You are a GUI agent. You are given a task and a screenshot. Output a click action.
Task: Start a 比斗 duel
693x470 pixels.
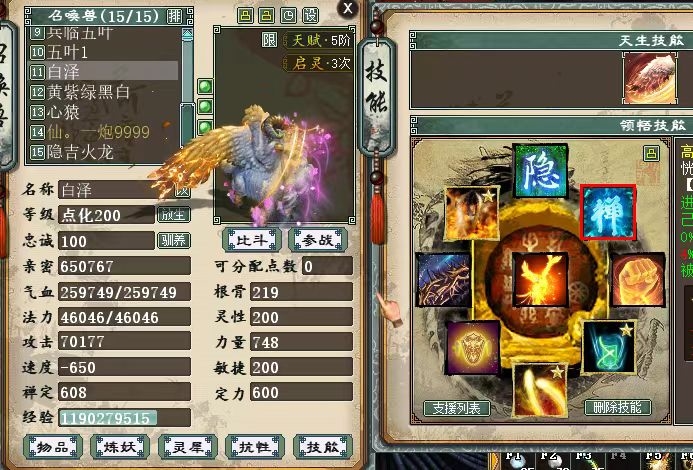coord(252,241)
